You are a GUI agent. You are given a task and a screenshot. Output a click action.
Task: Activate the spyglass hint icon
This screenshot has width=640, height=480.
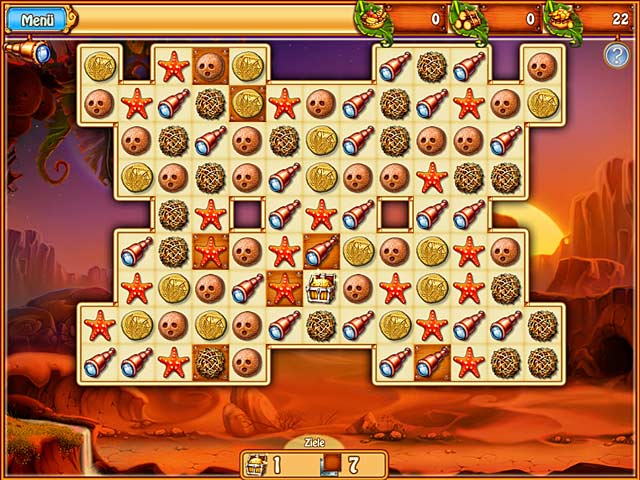(28, 52)
